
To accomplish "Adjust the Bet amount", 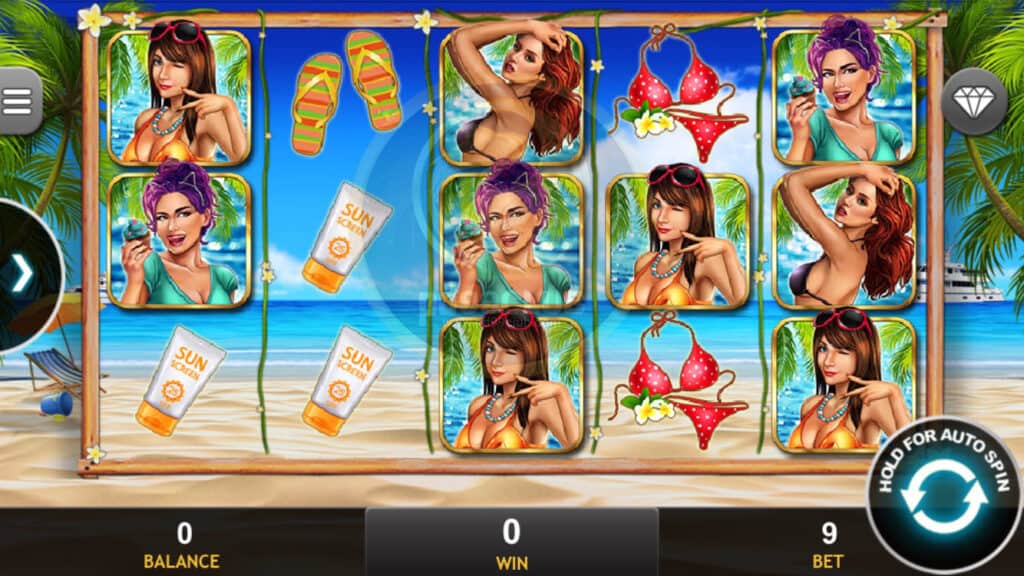I will [828, 545].
